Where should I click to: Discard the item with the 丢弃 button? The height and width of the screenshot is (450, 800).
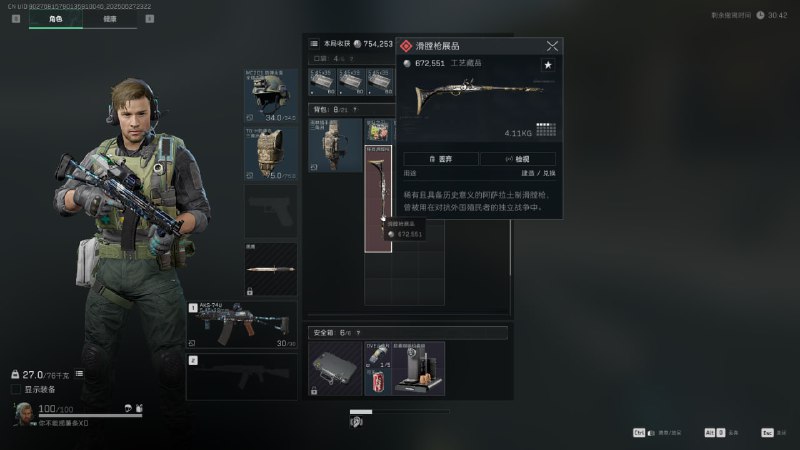pos(440,159)
